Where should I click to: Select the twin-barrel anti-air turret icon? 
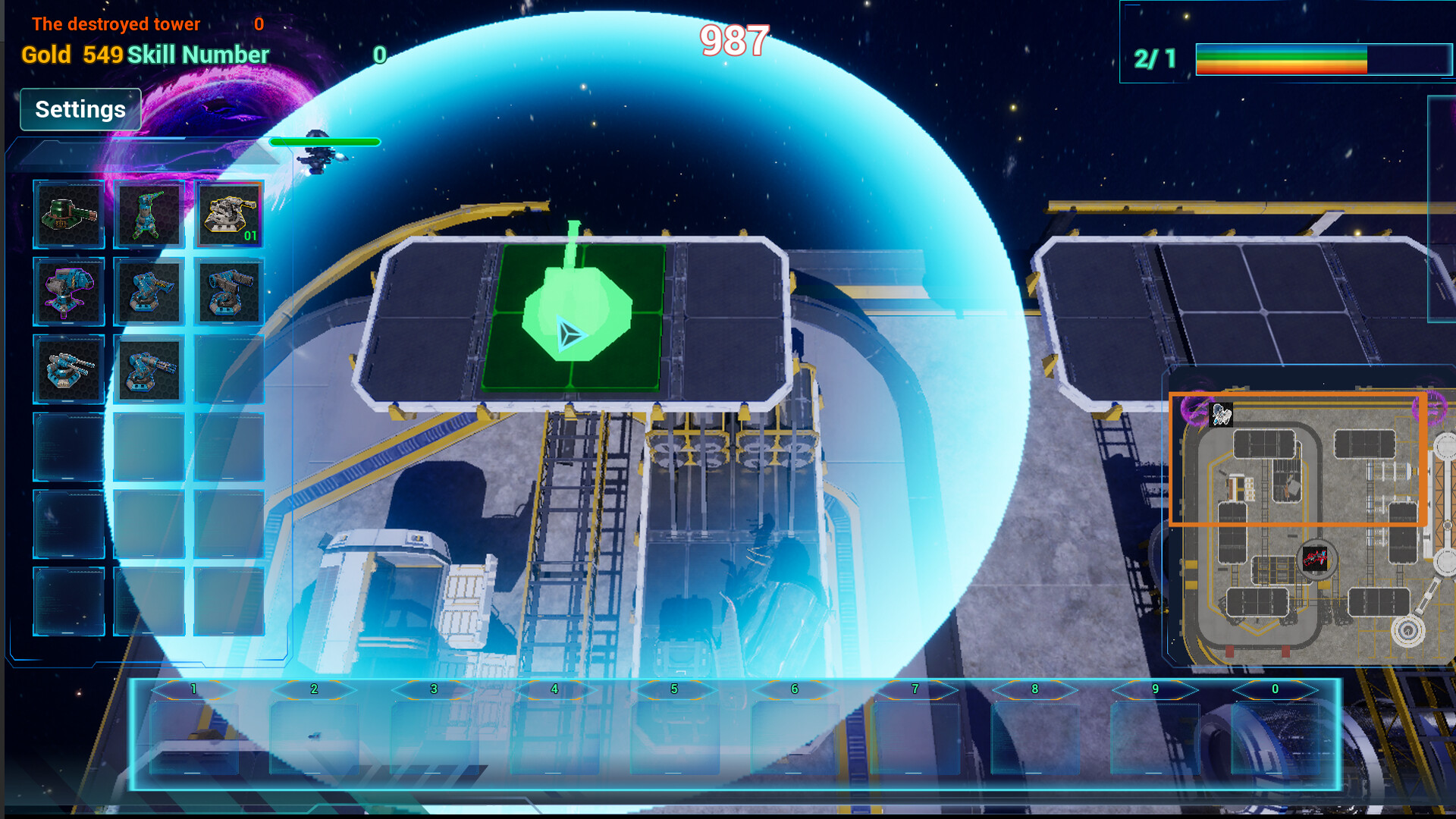click(70, 370)
